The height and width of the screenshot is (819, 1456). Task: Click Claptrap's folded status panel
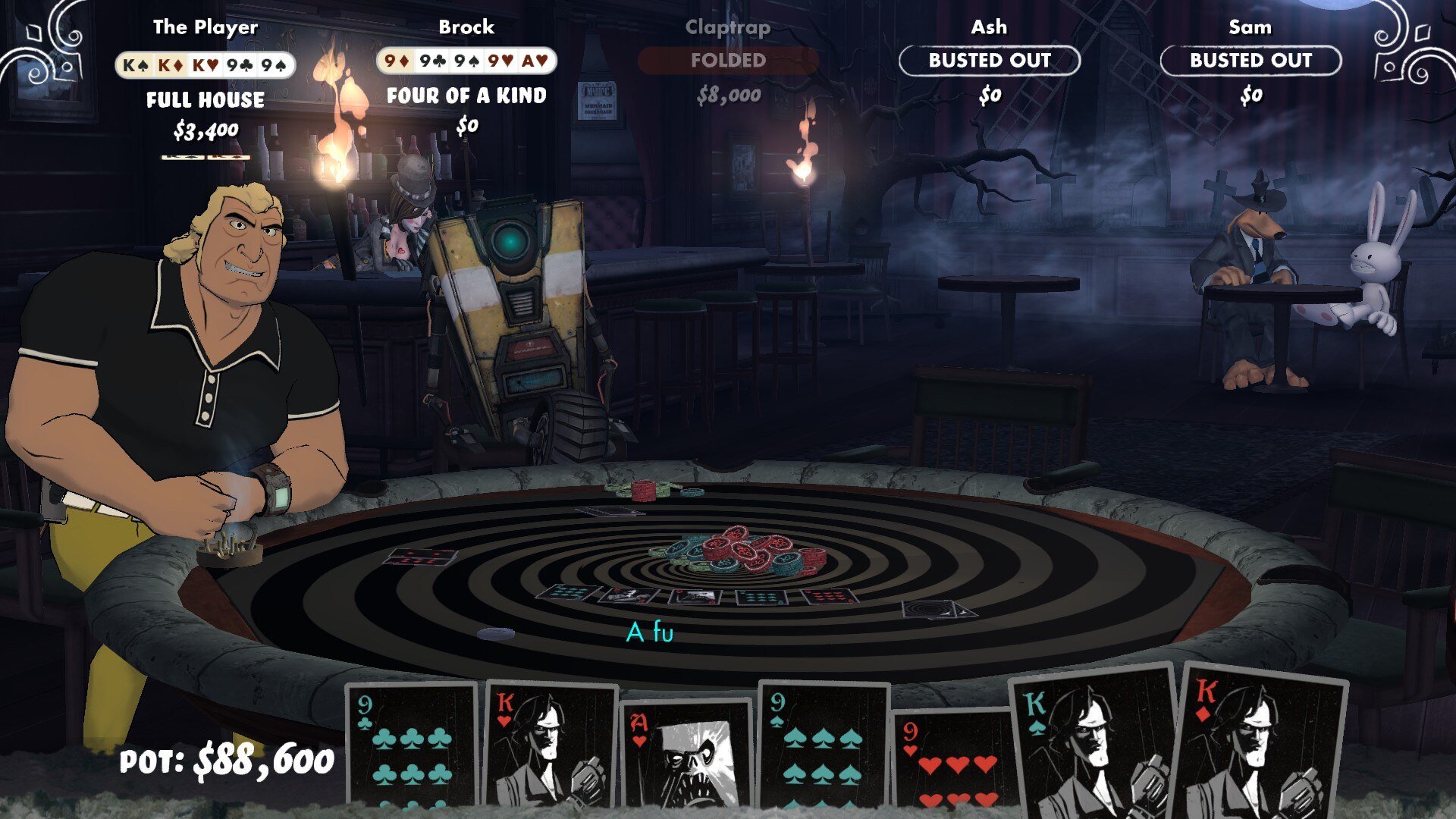click(x=728, y=61)
